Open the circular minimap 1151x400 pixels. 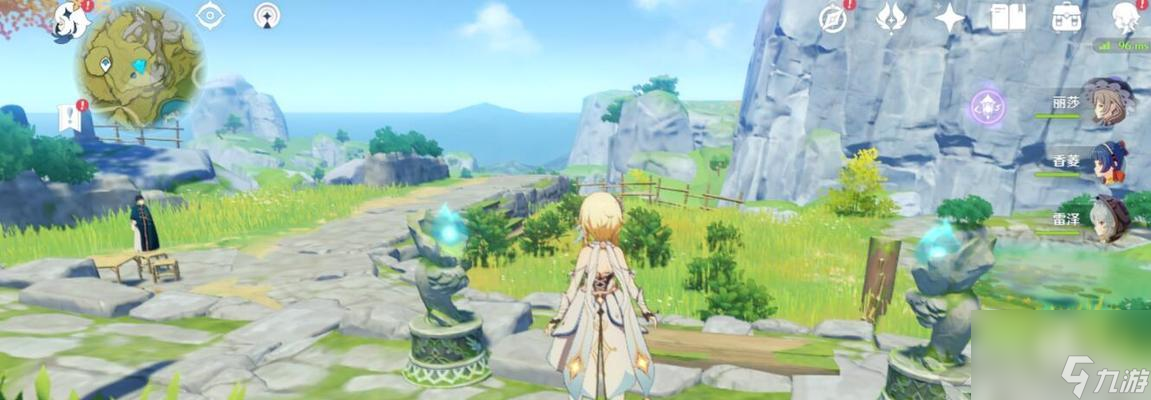coord(142,63)
